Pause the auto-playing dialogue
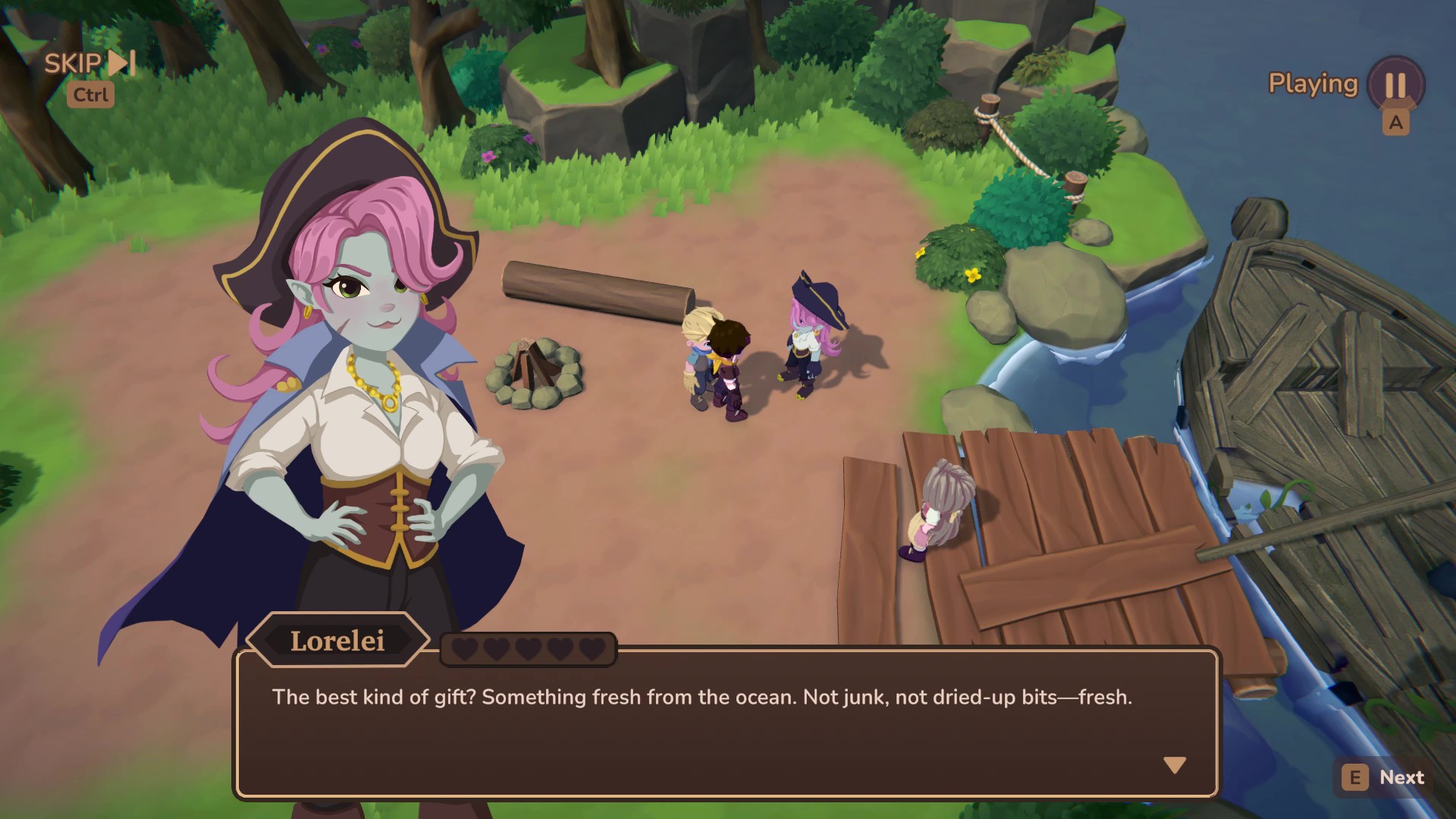 (1395, 84)
